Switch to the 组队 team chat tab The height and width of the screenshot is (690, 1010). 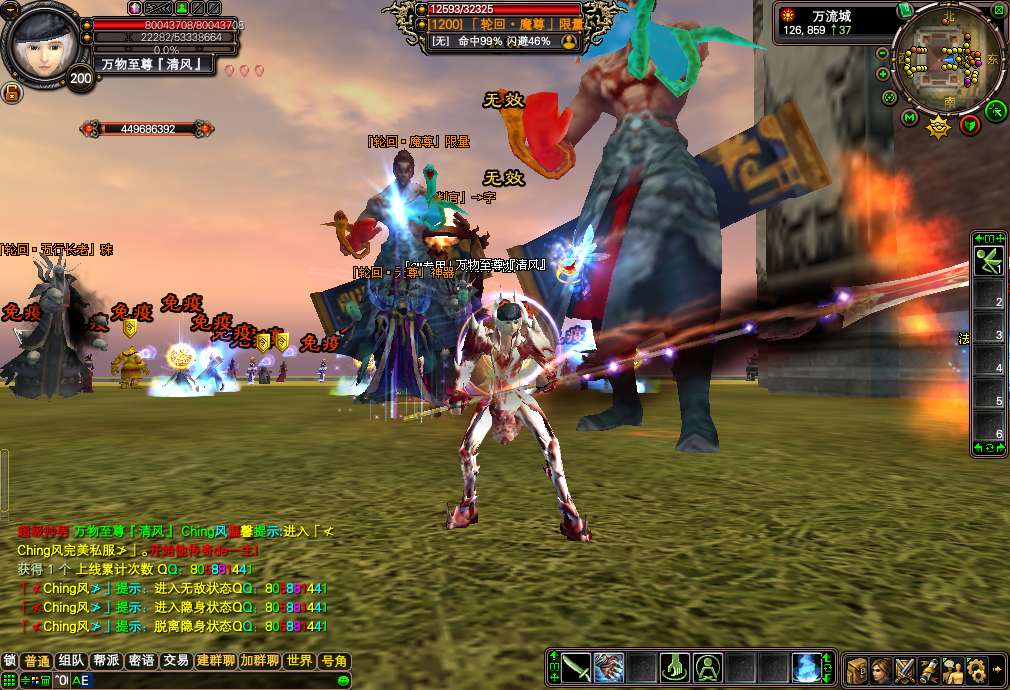click(x=70, y=661)
